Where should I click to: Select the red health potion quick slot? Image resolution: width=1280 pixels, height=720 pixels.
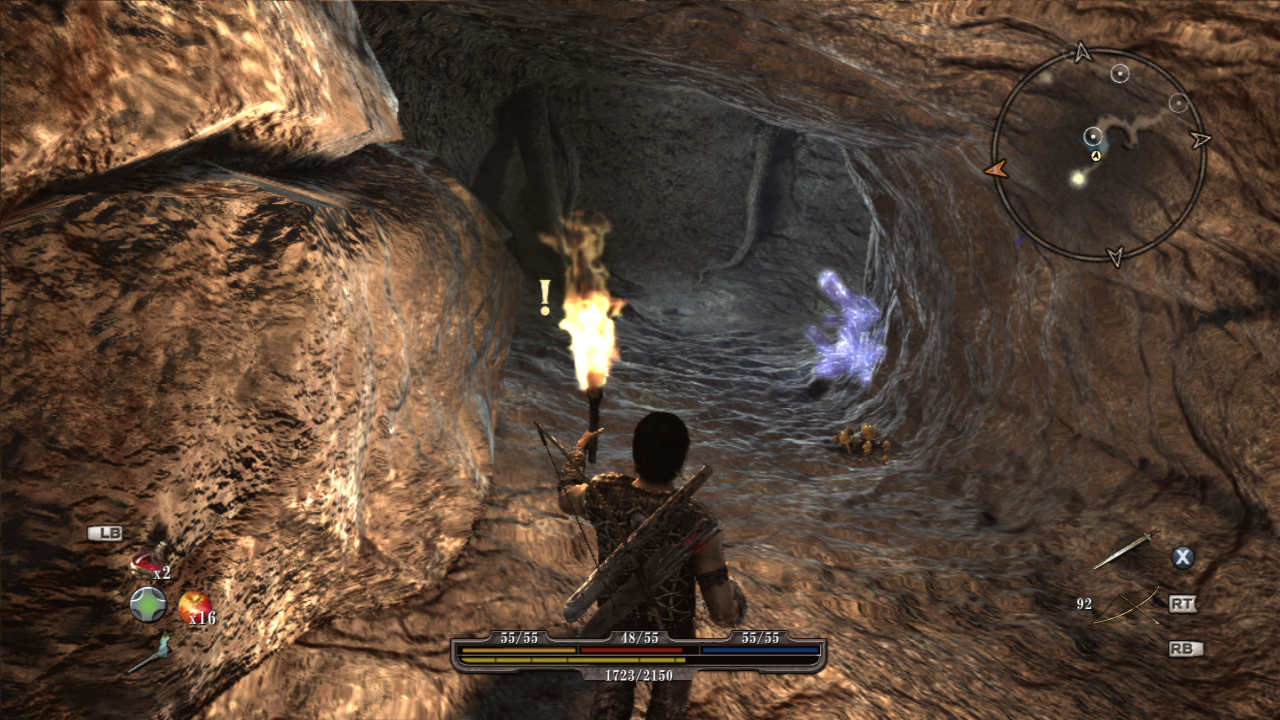pos(146,564)
